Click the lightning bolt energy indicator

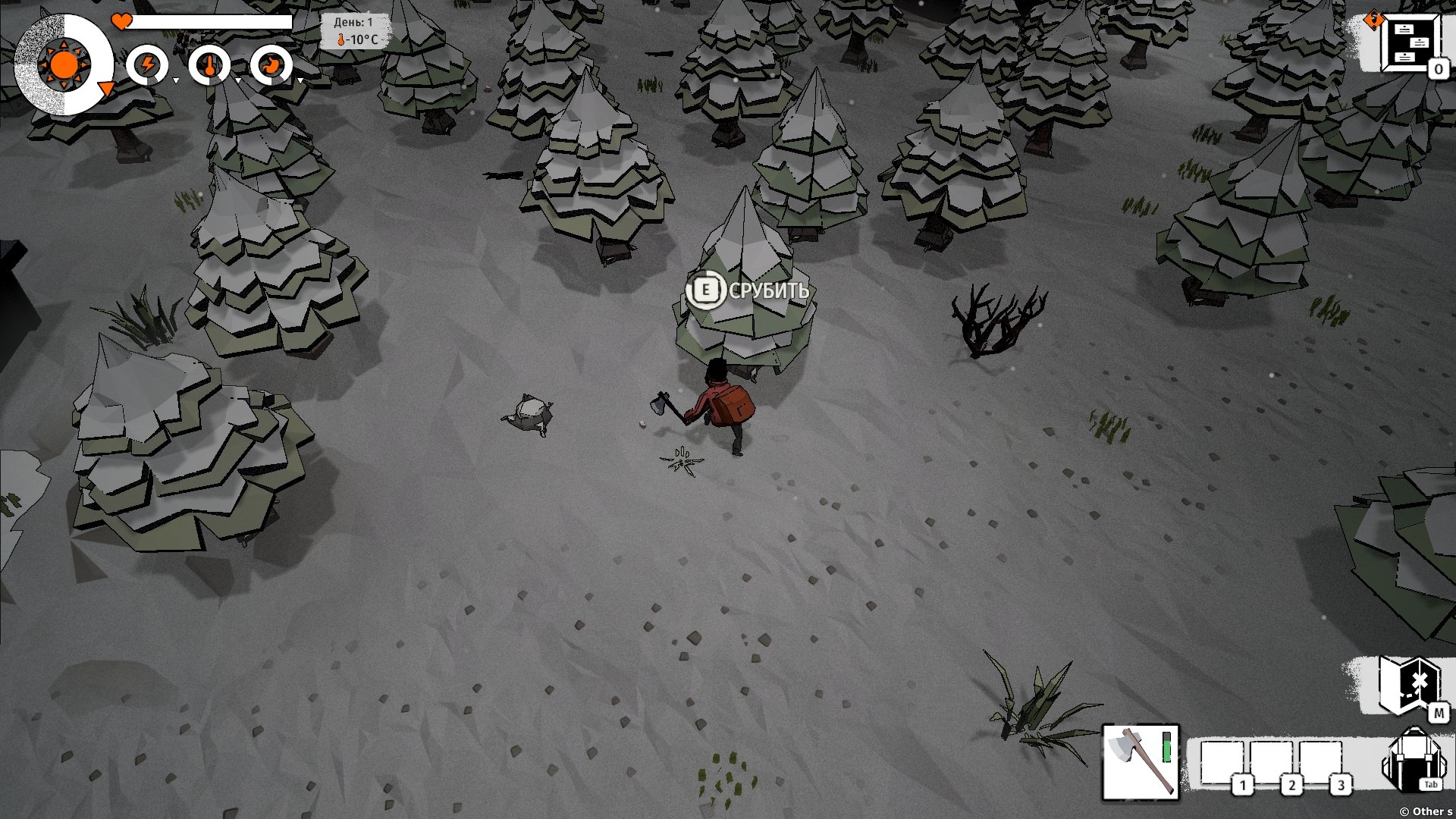point(147,65)
